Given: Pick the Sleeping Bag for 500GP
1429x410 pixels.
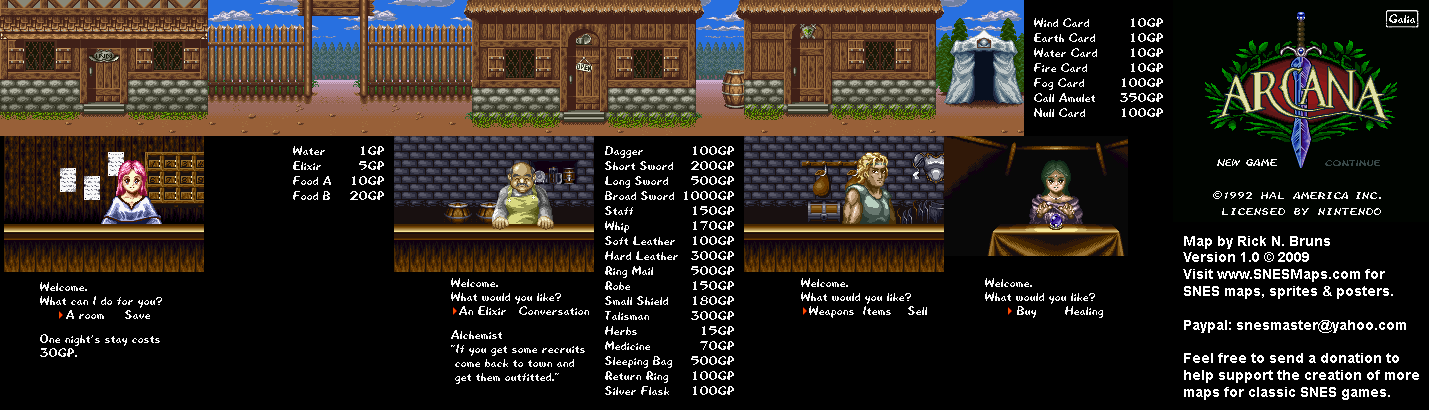Looking at the screenshot, I should (x=639, y=361).
